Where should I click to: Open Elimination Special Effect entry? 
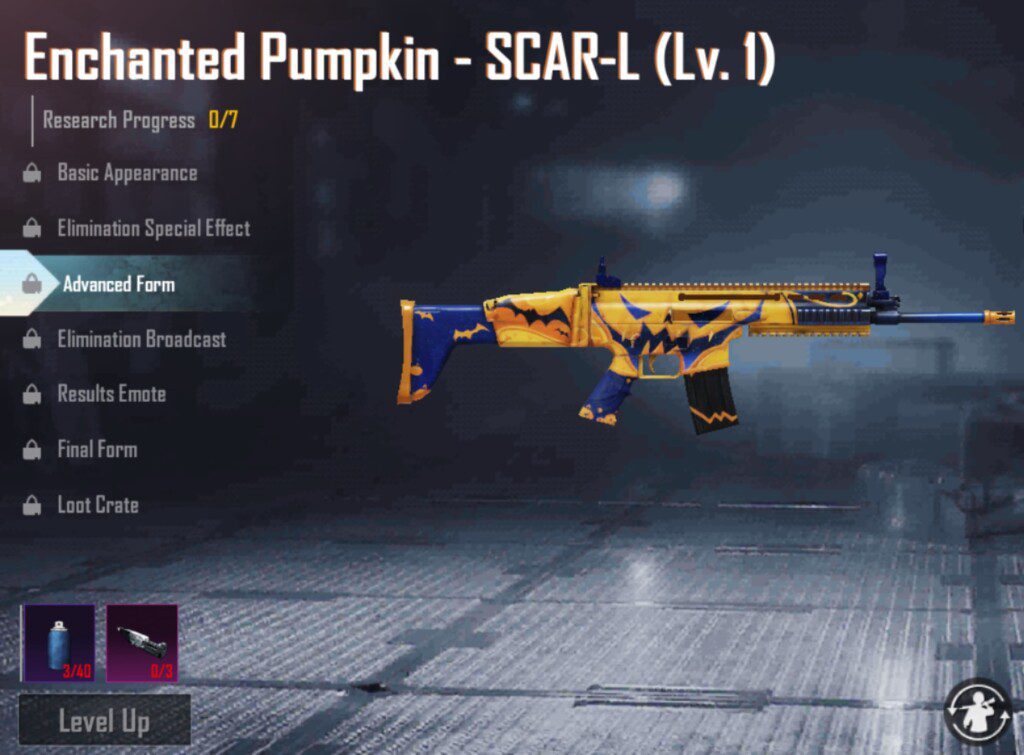[x=153, y=229]
